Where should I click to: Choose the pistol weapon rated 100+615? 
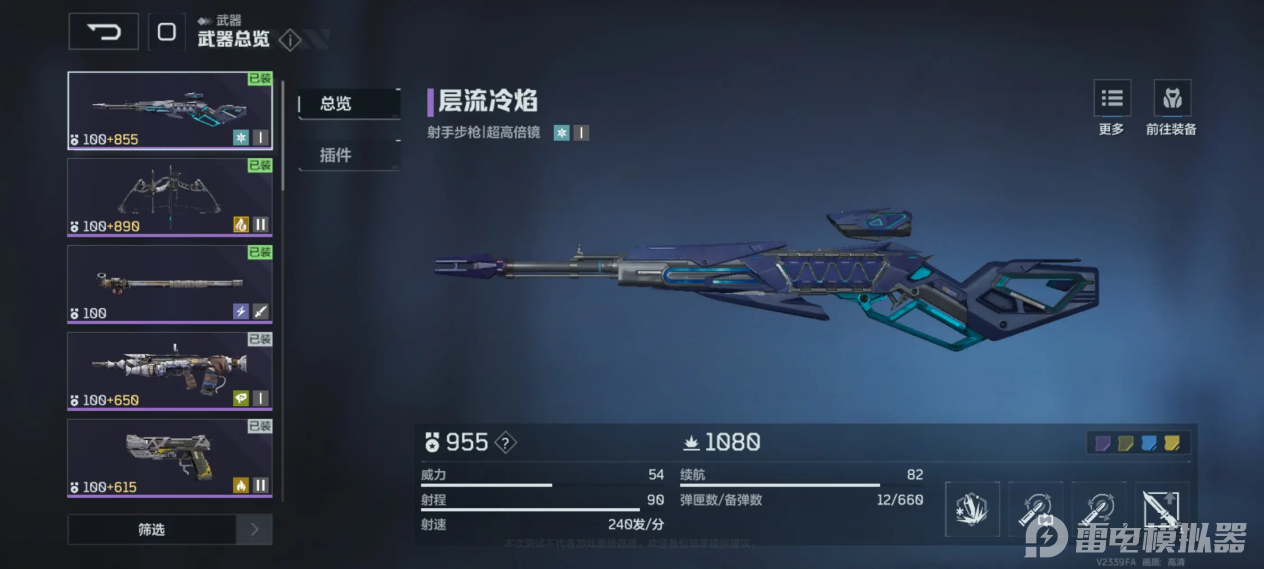coord(170,458)
